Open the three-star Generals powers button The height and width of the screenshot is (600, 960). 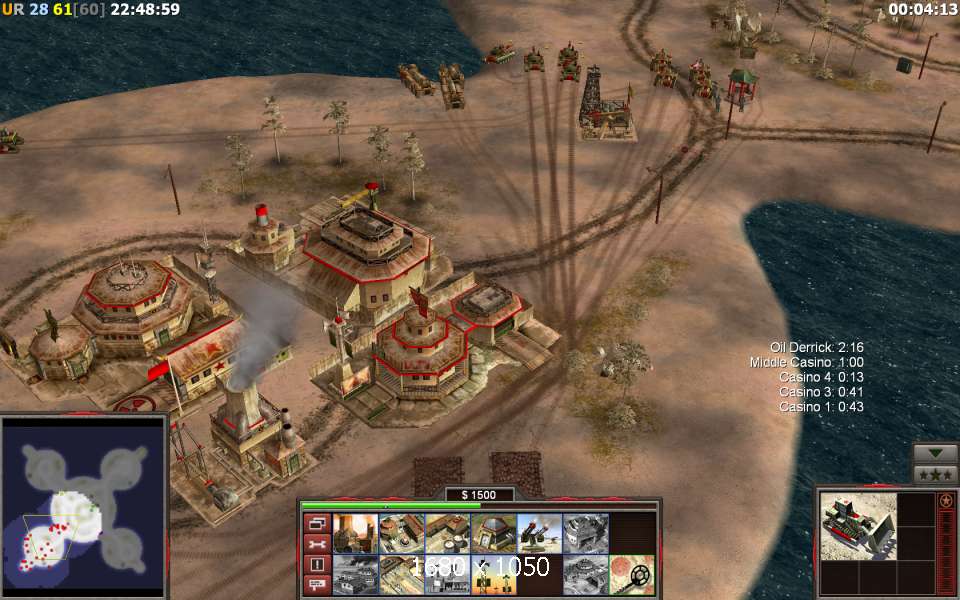tap(936, 474)
